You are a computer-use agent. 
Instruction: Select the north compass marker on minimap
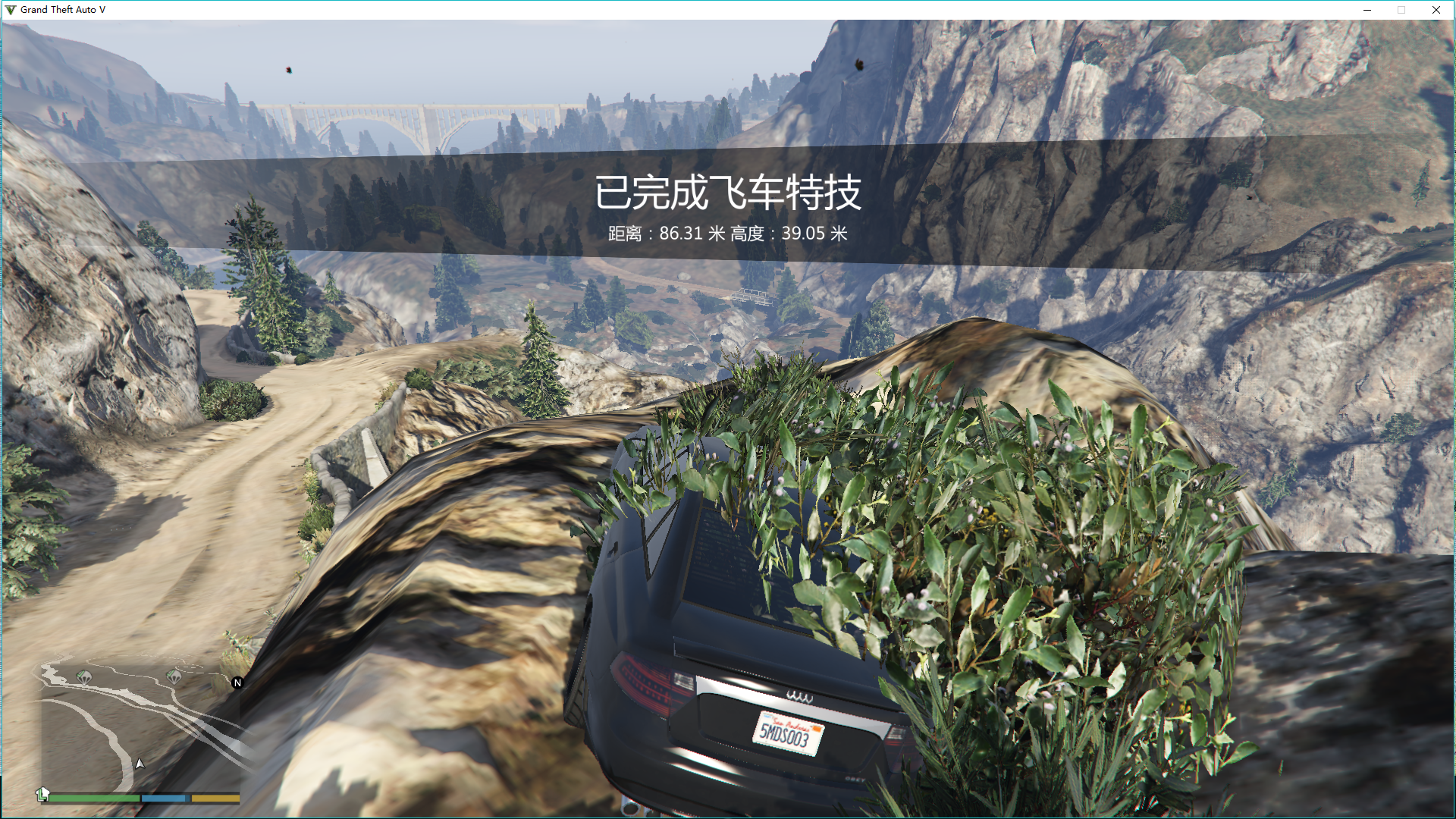pyautogui.click(x=237, y=683)
